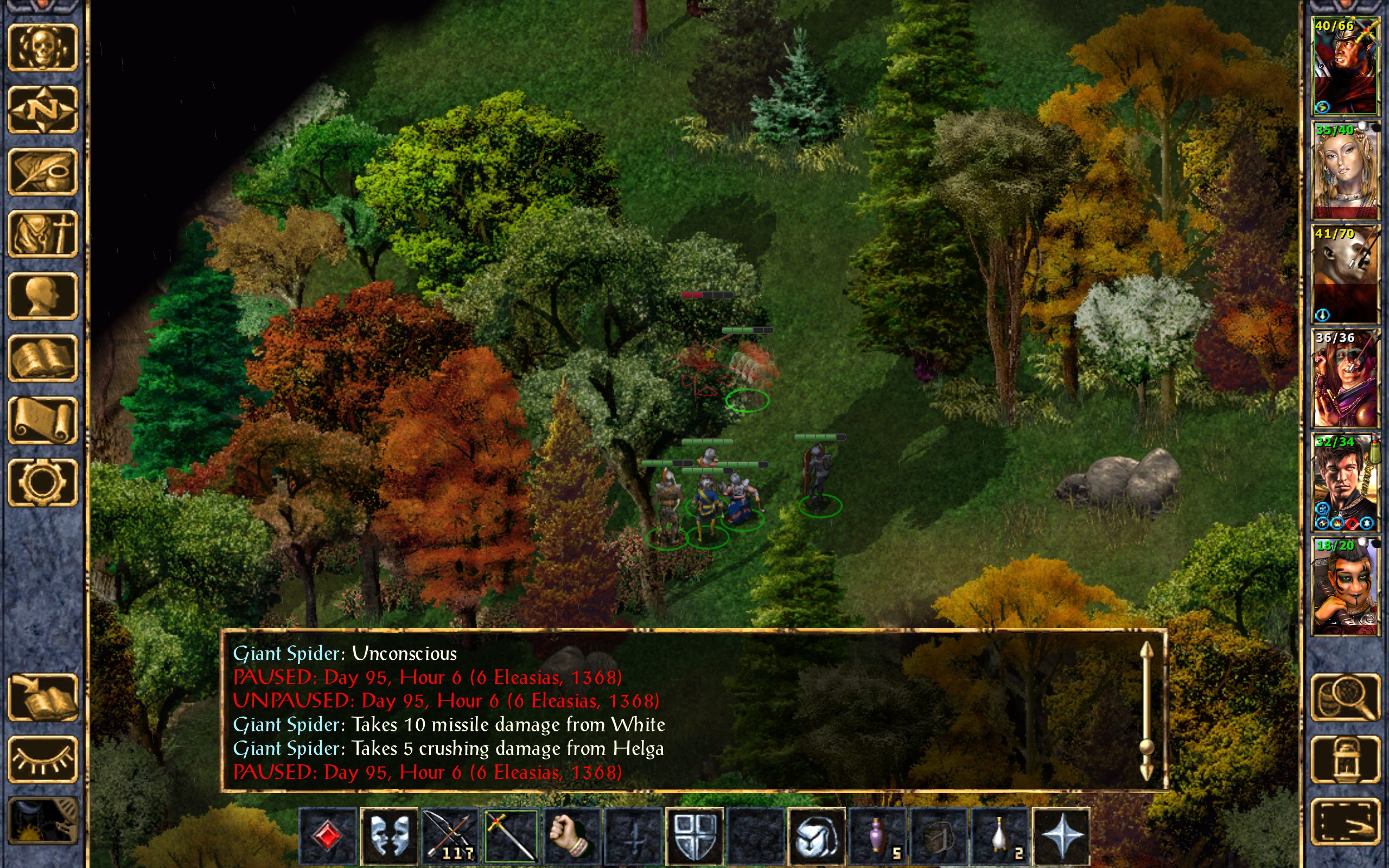Viewport: 1389px width, 868px height.
Task: Open the journal quill icon
Action: click(x=42, y=171)
